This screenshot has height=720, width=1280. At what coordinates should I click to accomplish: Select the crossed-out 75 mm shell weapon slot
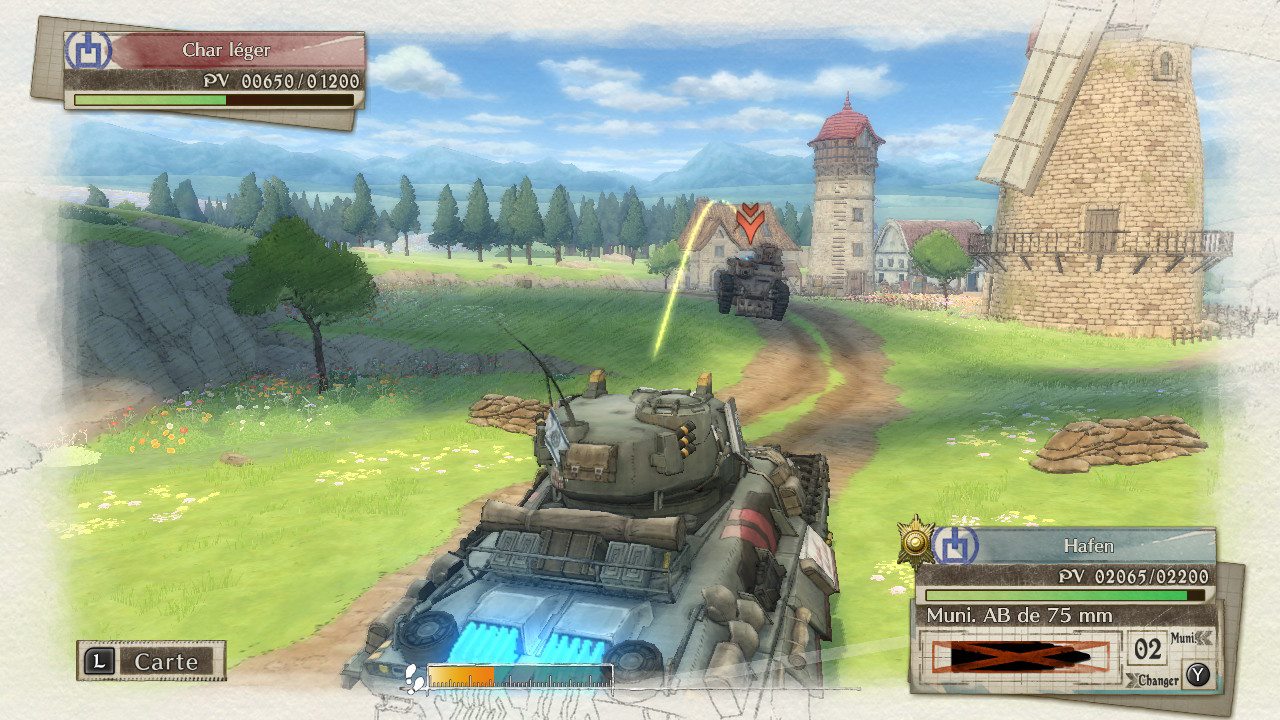coord(1020,657)
